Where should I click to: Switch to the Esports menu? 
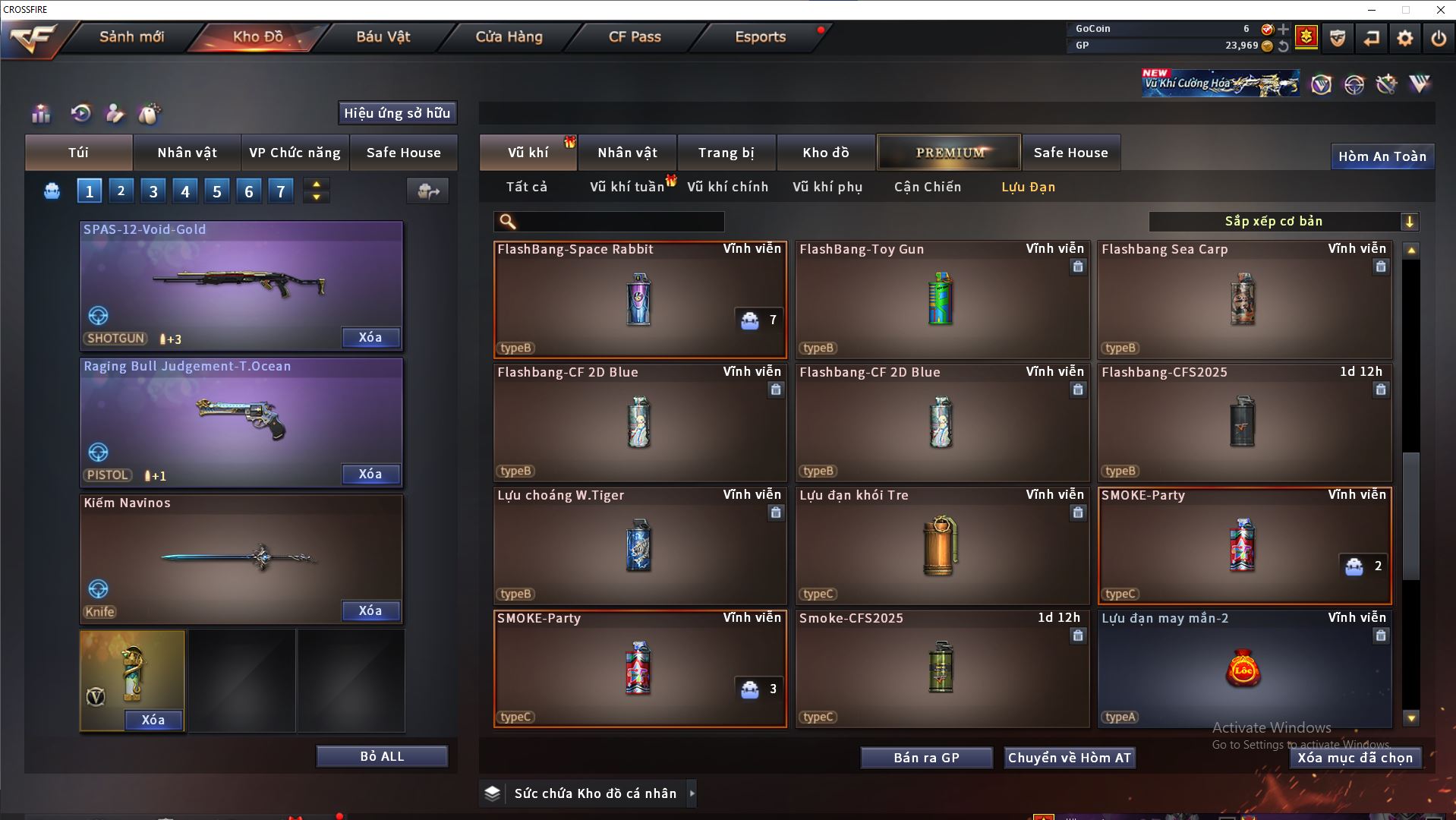760,36
